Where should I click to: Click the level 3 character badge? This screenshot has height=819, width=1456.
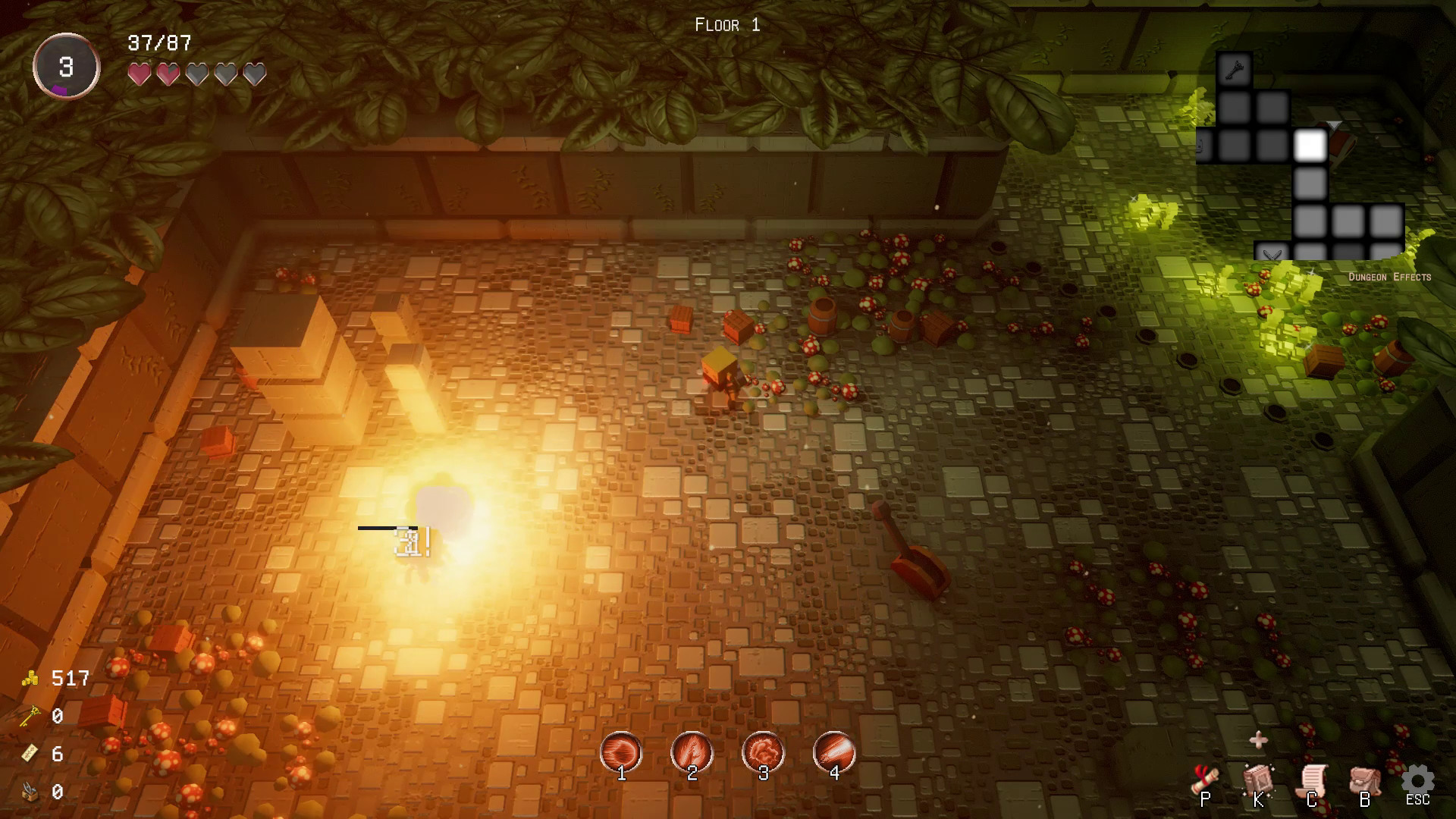[x=67, y=67]
